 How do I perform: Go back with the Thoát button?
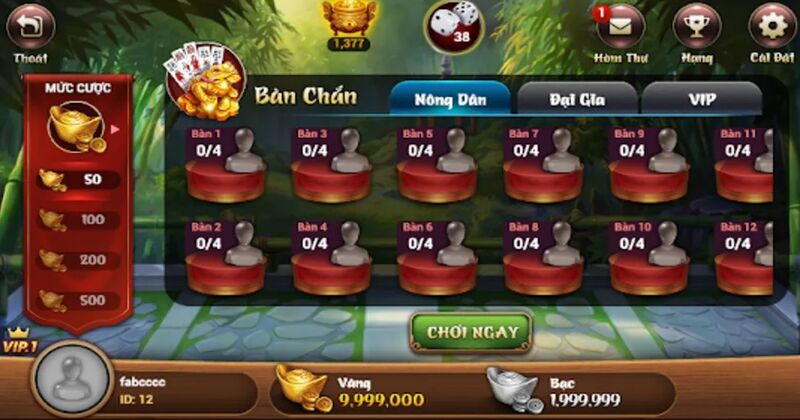[30, 27]
